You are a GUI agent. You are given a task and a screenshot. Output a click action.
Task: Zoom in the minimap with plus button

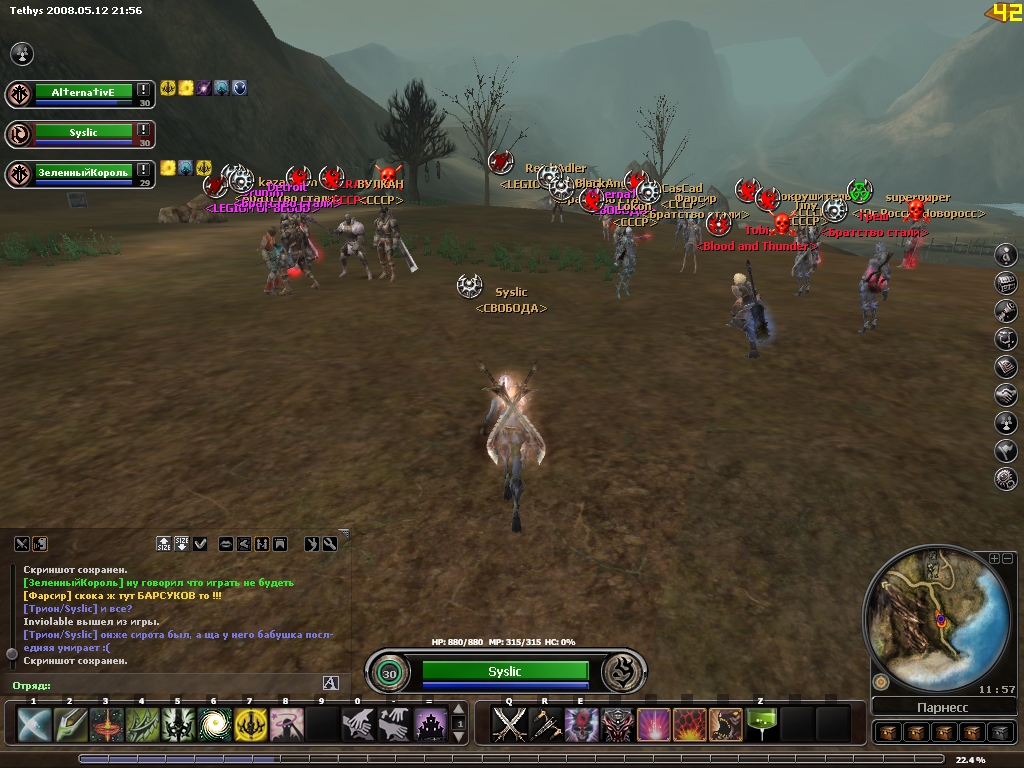994,558
